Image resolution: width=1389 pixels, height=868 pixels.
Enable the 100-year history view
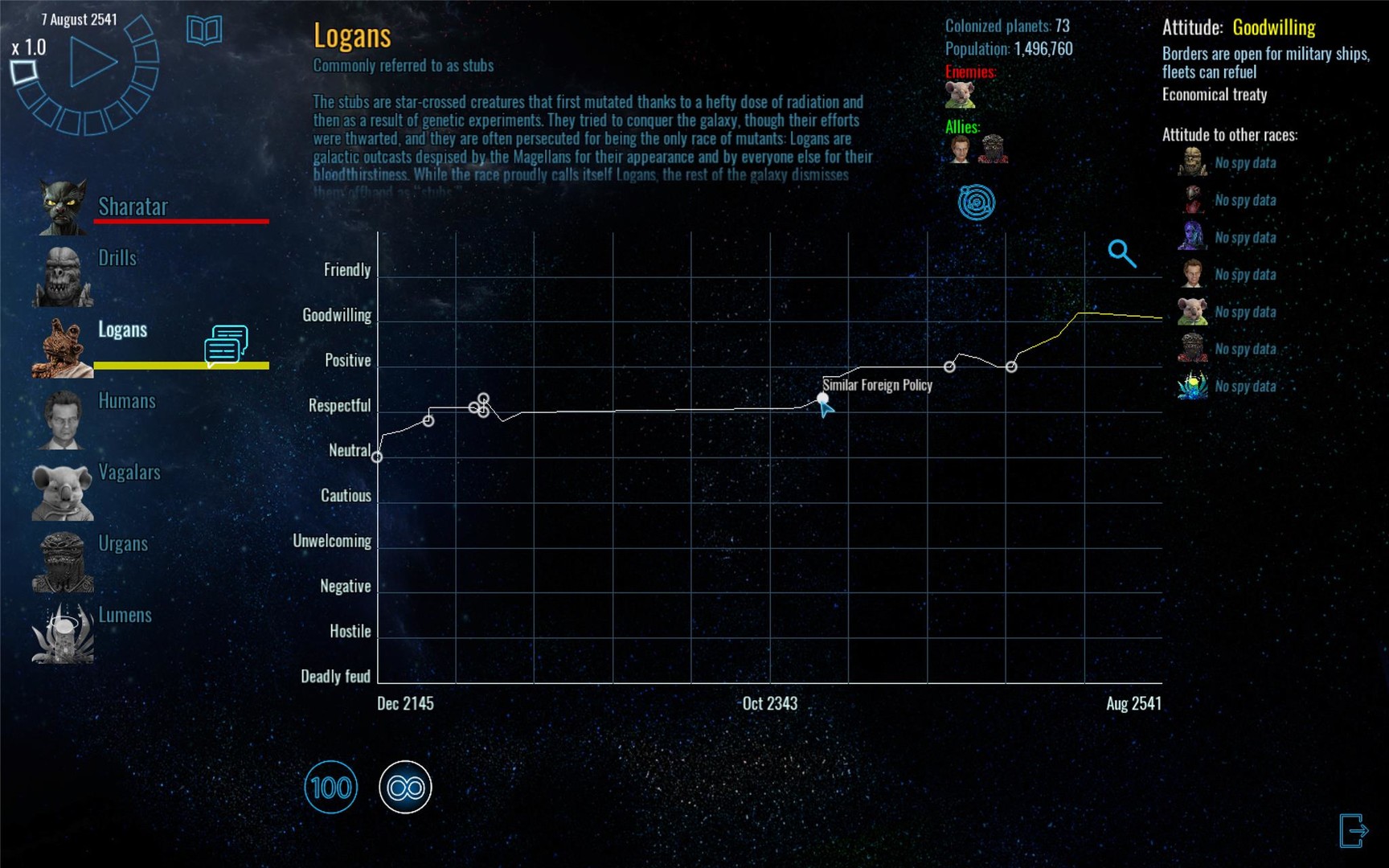click(332, 787)
